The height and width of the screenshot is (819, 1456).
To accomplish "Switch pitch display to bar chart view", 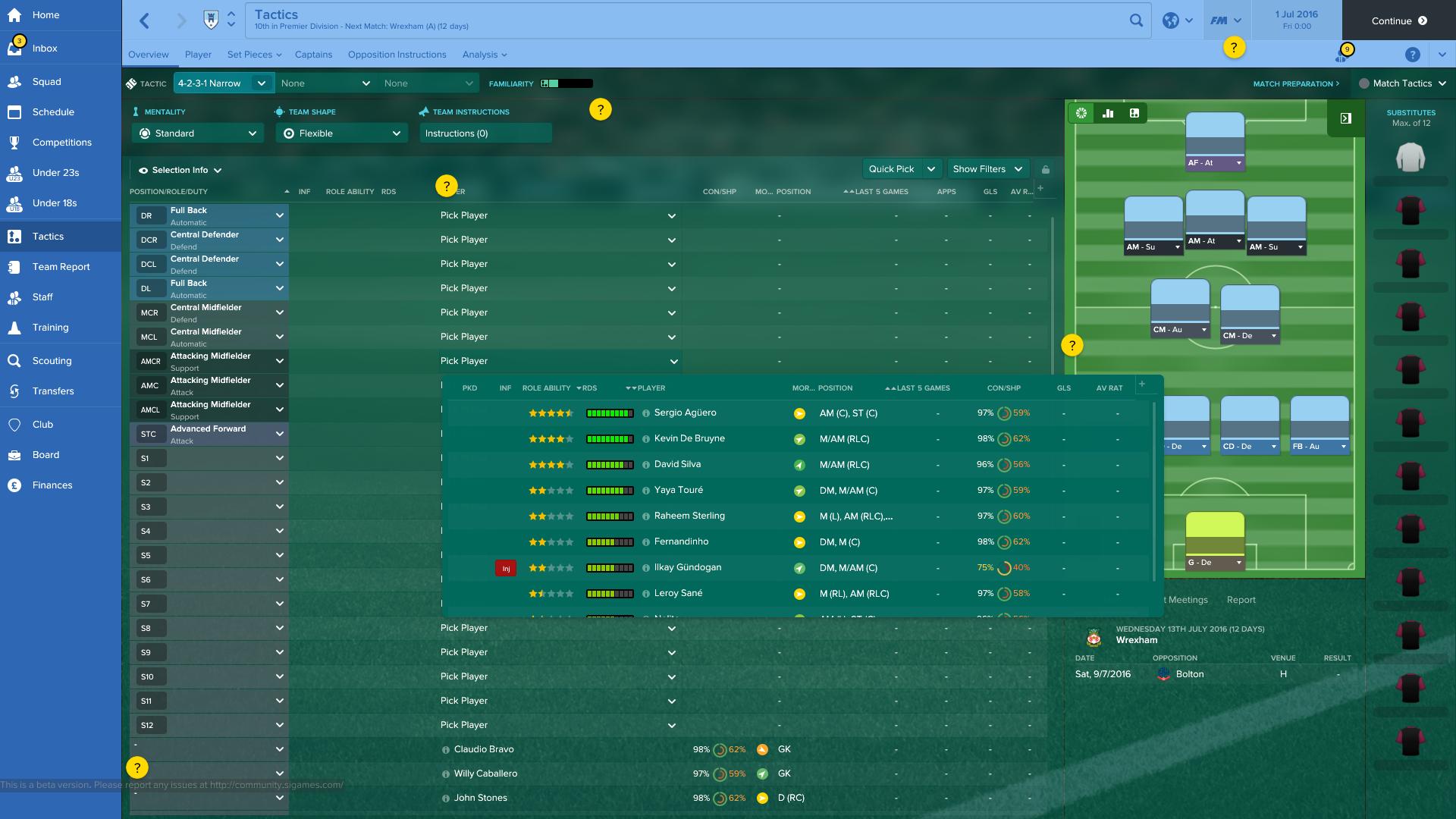I will [x=1108, y=113].
